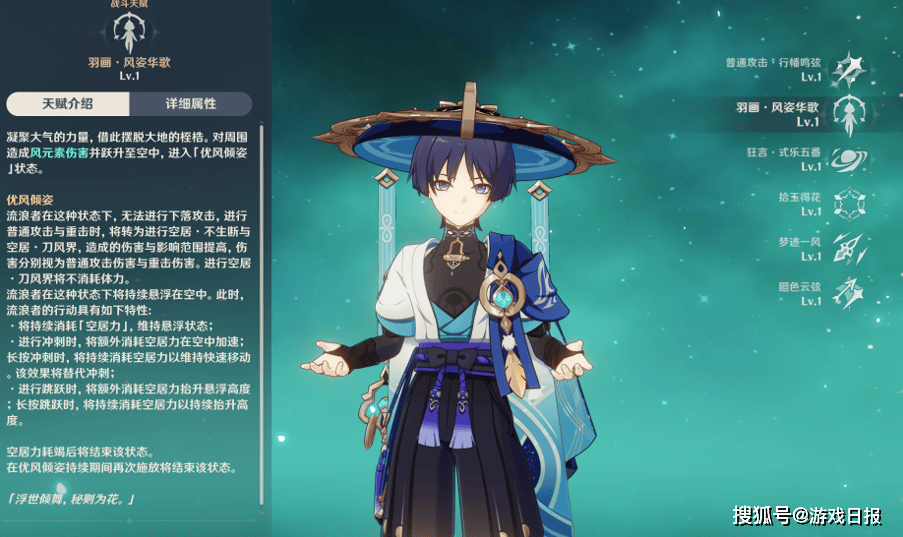The image size is (903, 537).
Task: Open the 廻色云弦 passive talent
Action: (x=848, y=293)
